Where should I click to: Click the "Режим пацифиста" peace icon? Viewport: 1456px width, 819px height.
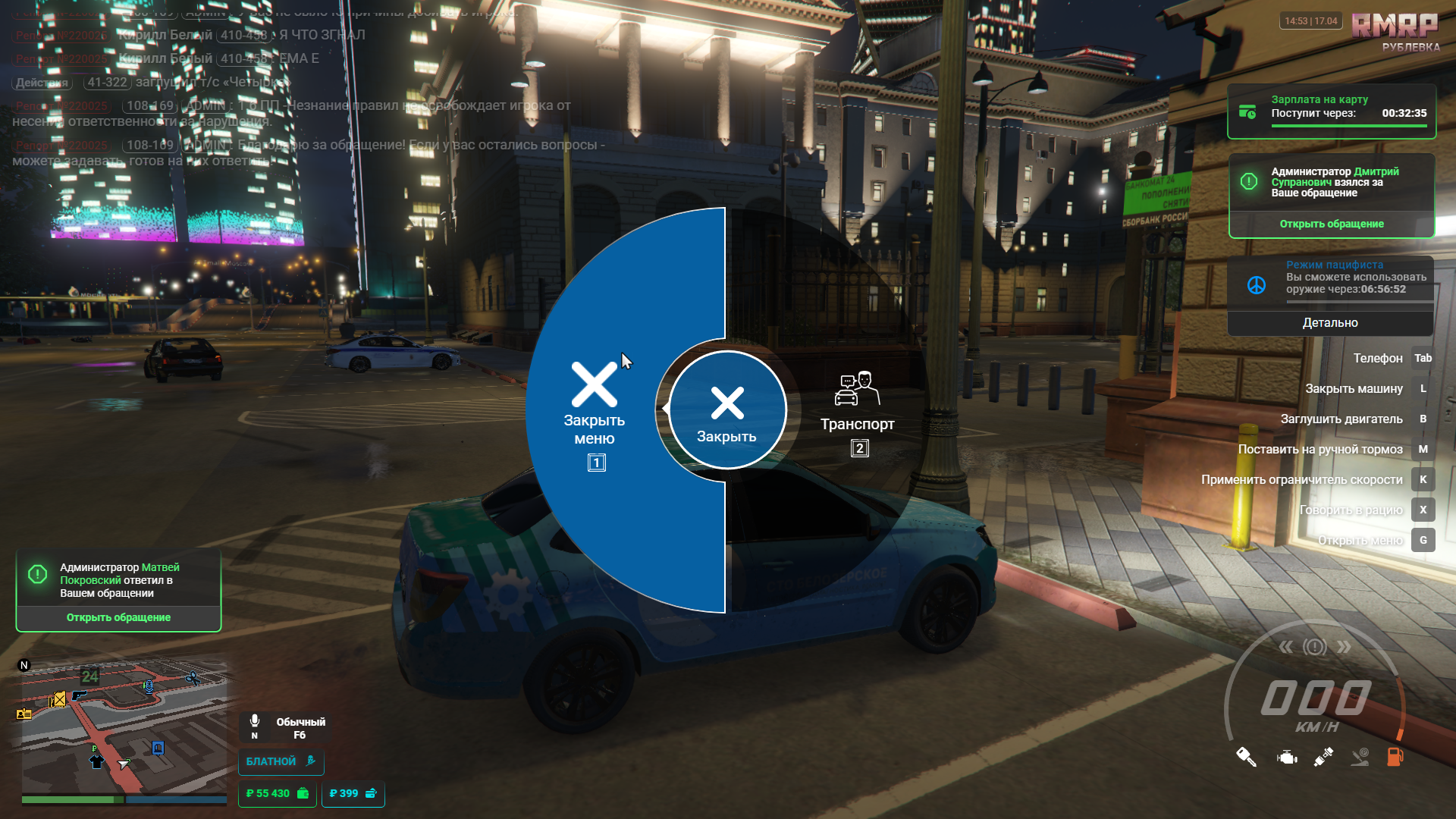pyautogui.click(x=1257, y=285)
